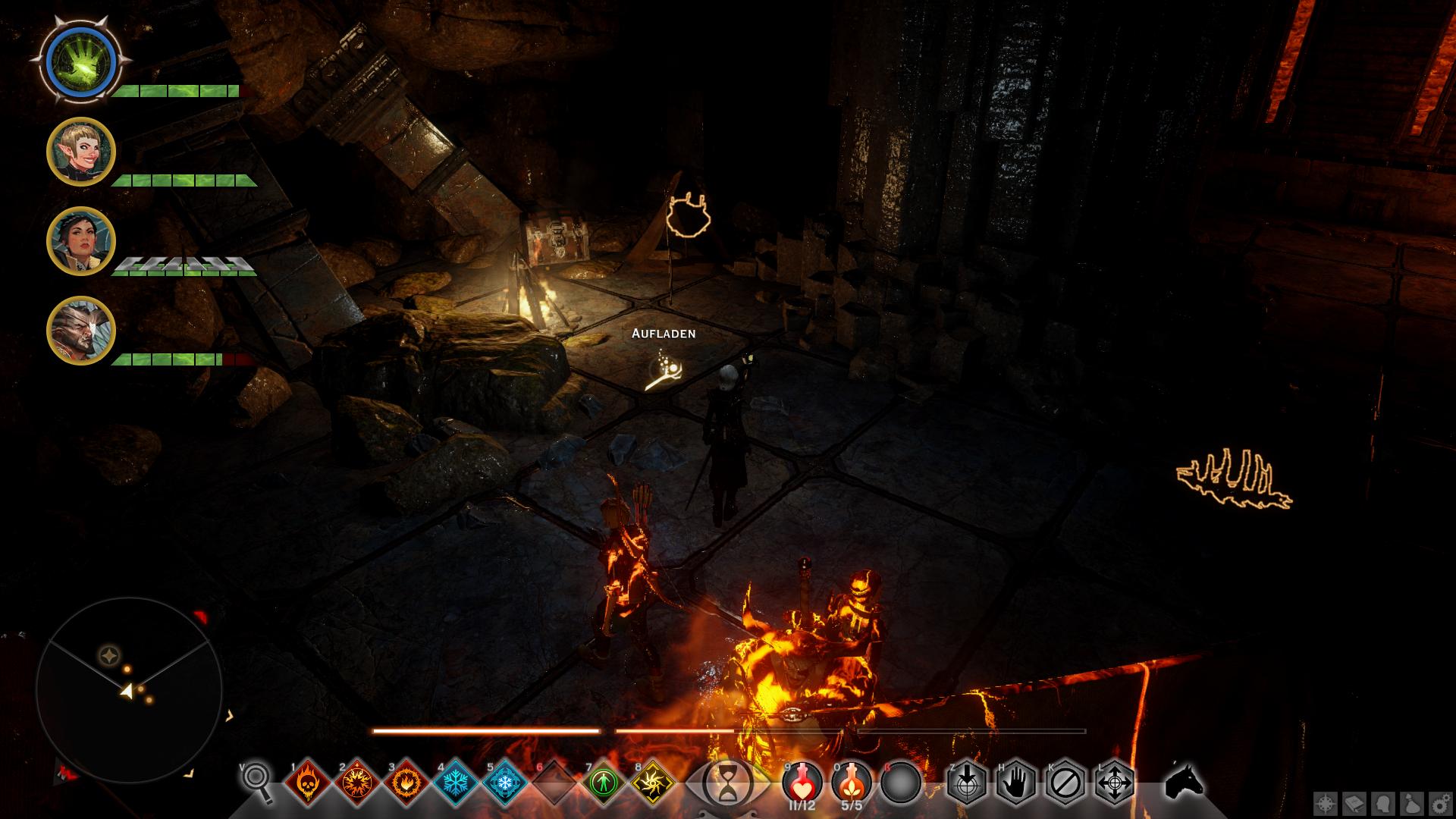Activate the yellow swirl ability in slot 8
This screenshot has height=819, width=1456.
pos(653,783)
